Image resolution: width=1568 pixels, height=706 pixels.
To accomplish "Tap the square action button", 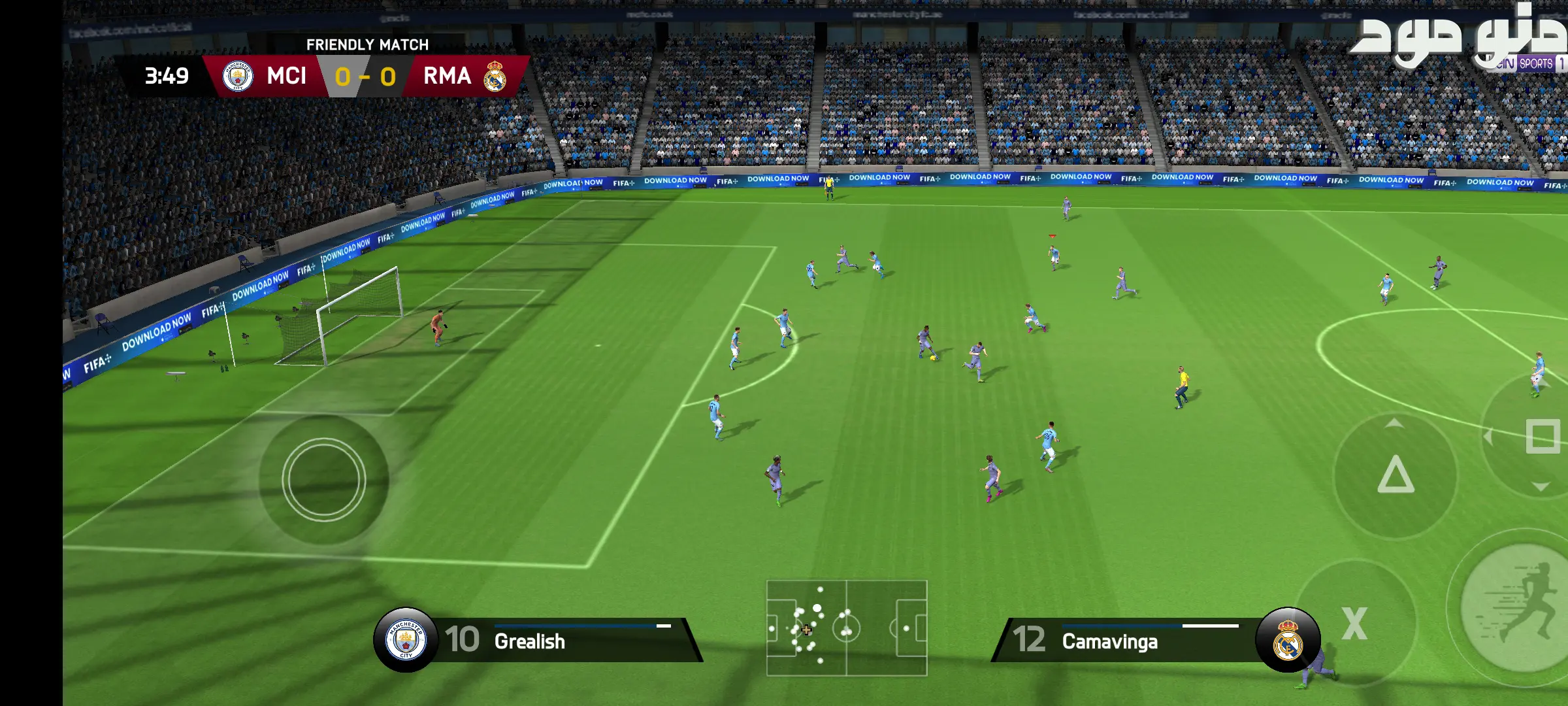I will coord(1542,437).
